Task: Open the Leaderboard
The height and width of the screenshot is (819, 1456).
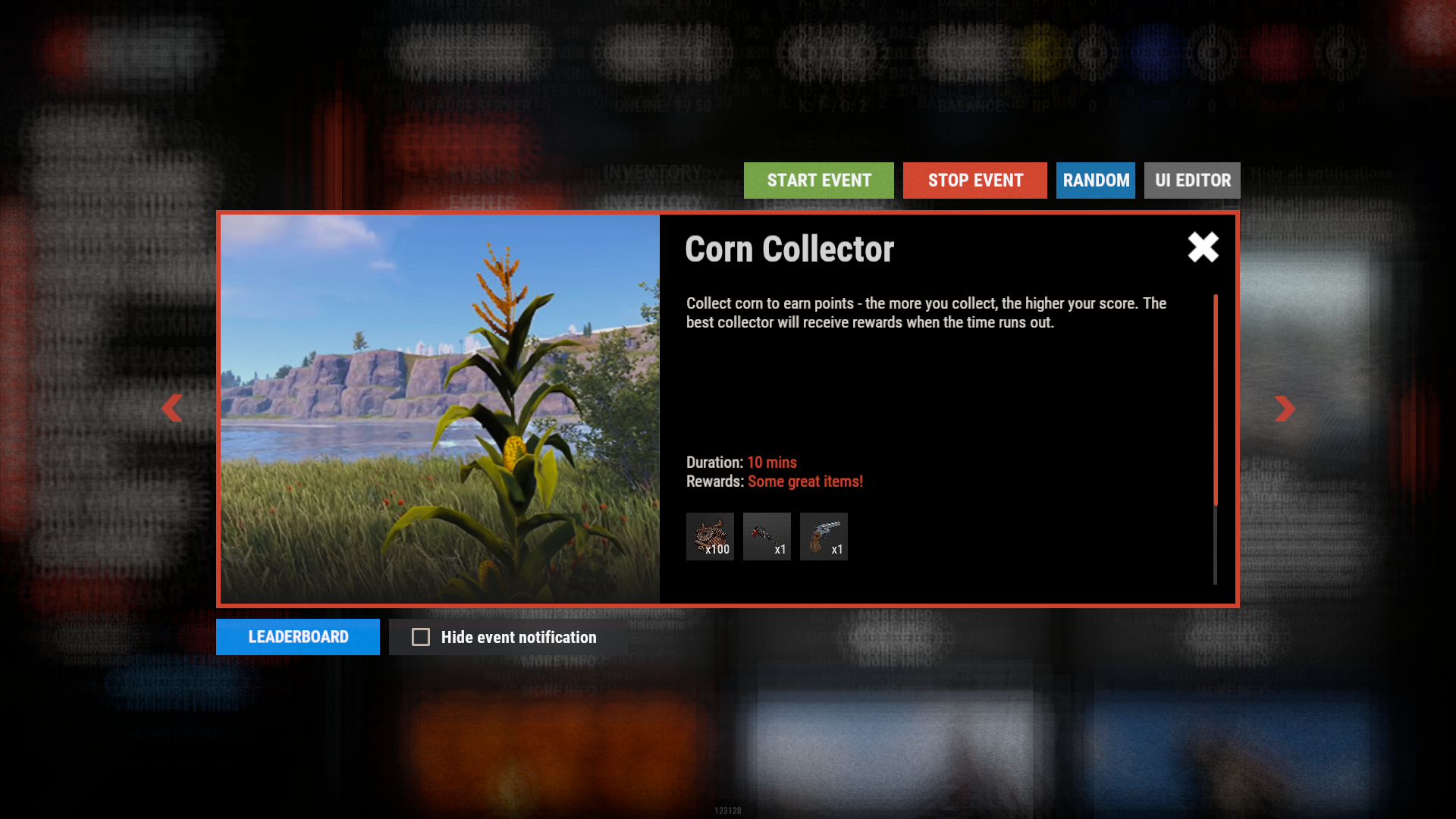Action: coord(297,637)
